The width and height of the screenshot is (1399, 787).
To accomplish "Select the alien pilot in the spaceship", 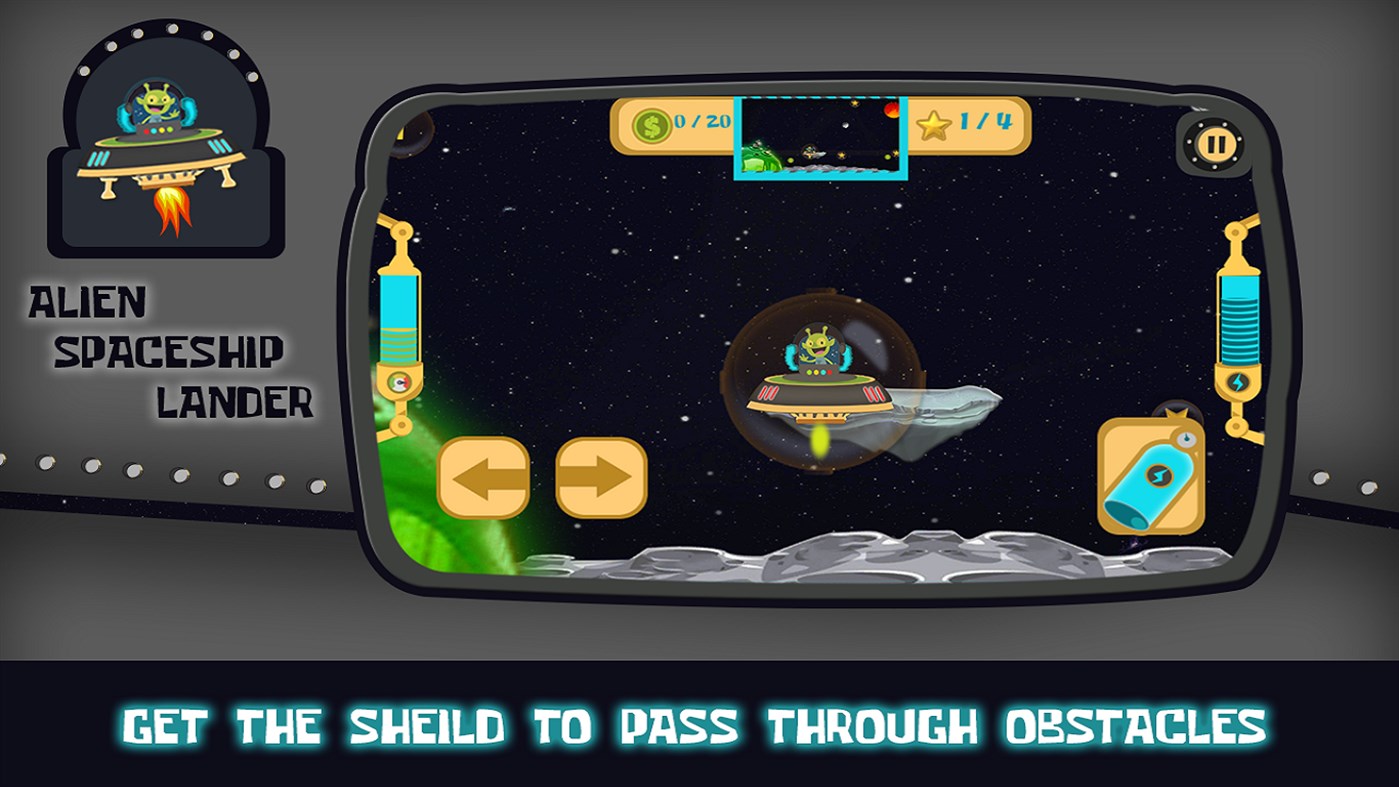I will coord(820,342).
